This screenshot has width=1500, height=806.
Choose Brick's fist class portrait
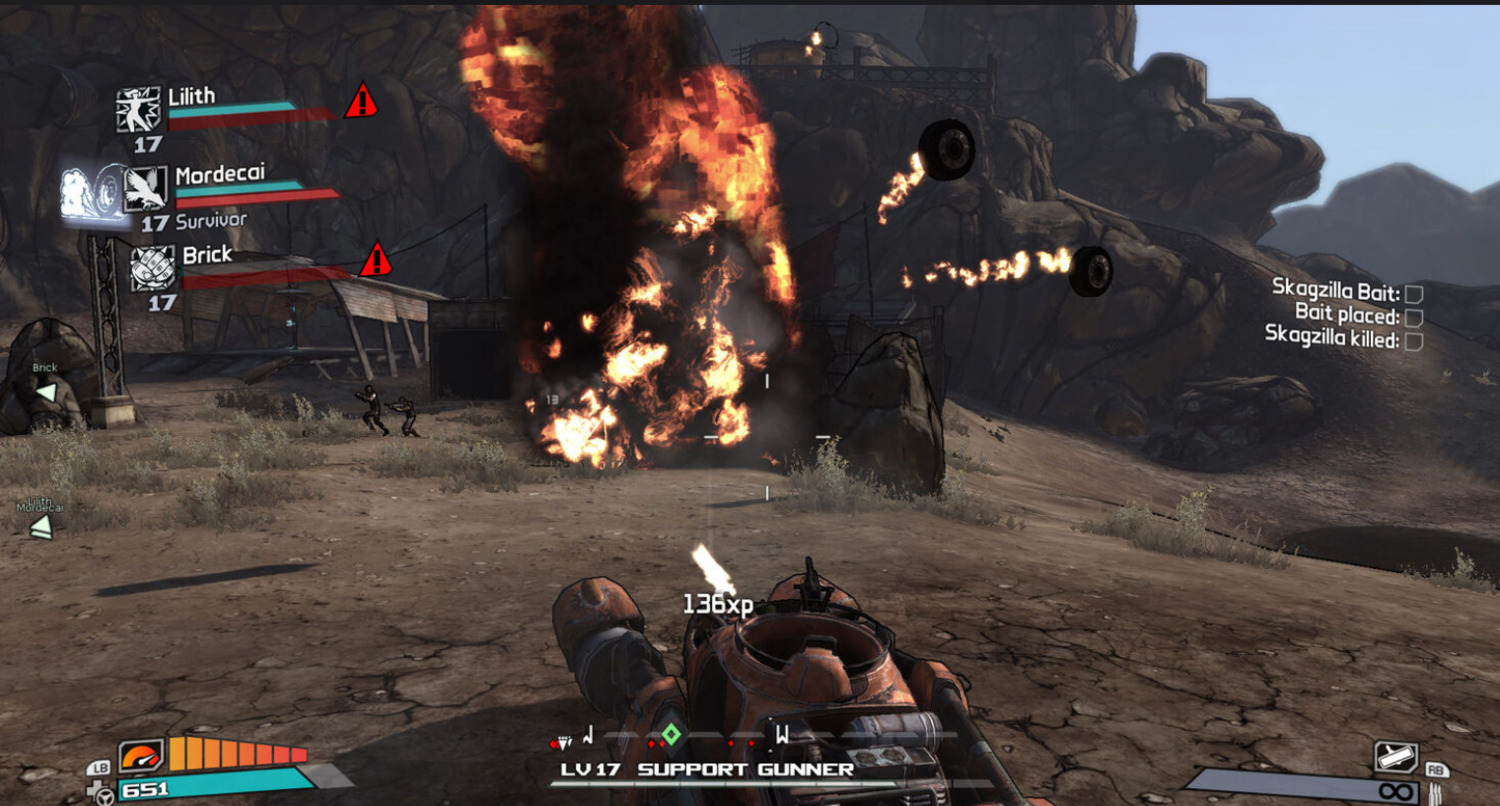[x=152, y=267]
